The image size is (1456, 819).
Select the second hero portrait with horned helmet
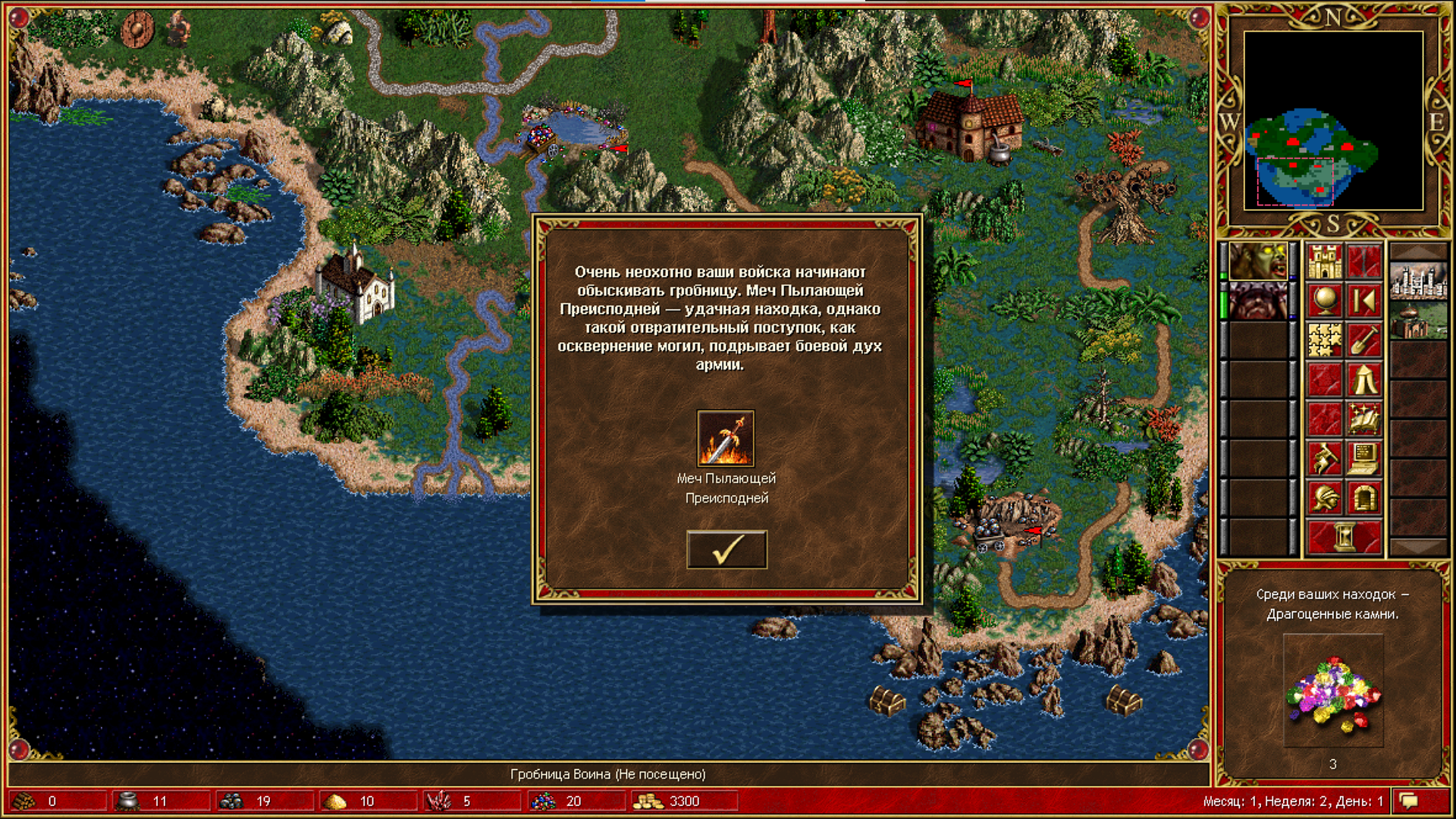coord(1258,301)
